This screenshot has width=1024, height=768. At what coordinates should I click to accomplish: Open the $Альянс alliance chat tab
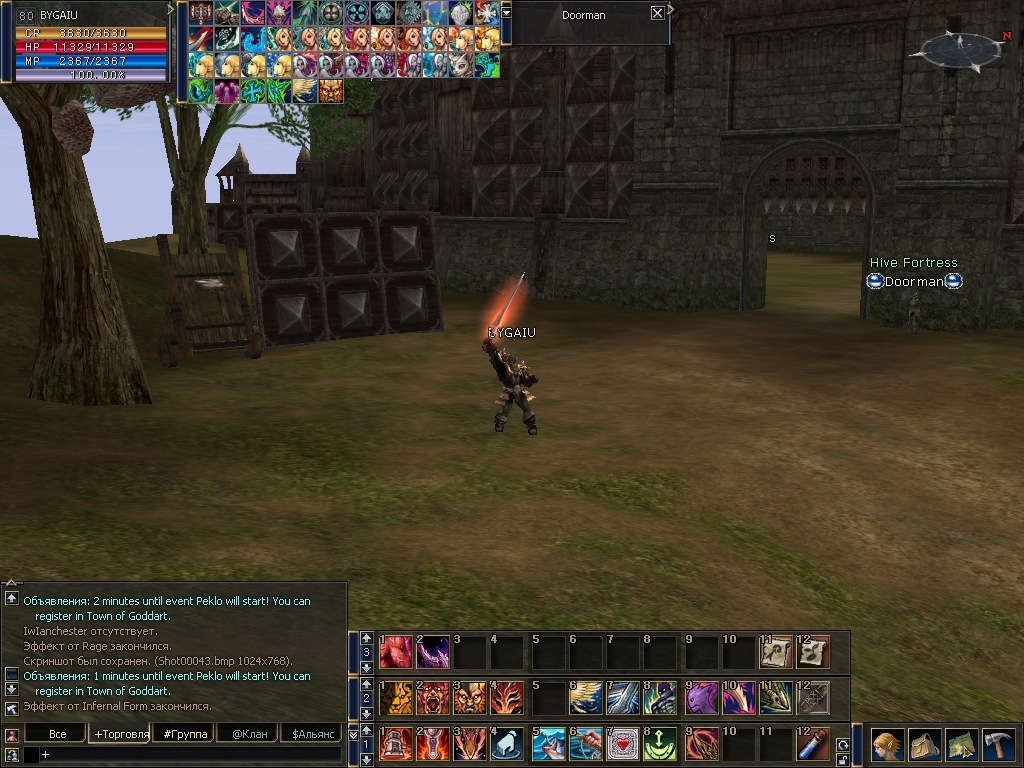click(x=311, y=734)
